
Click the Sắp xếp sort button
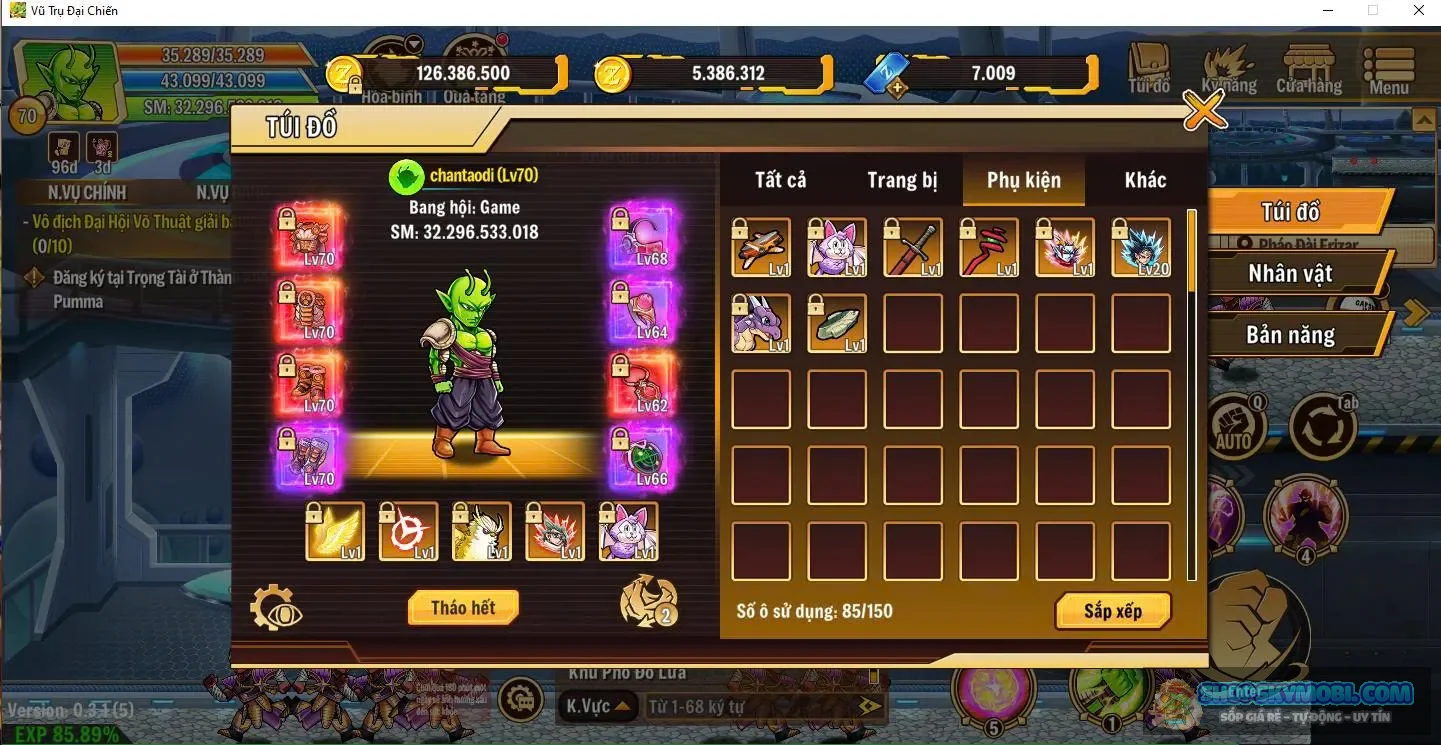1113,611
